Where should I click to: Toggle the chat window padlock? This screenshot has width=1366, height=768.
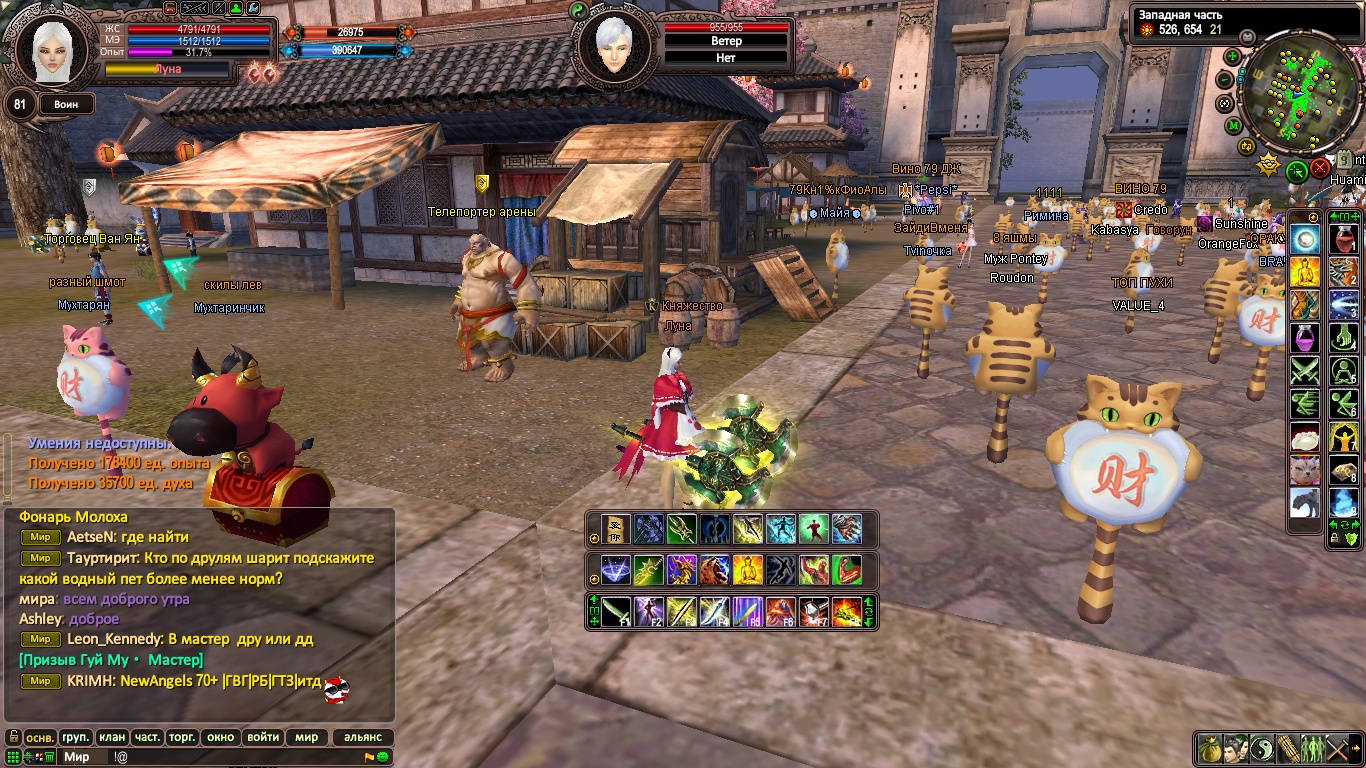pyautogui.click(x=13, y=737)
